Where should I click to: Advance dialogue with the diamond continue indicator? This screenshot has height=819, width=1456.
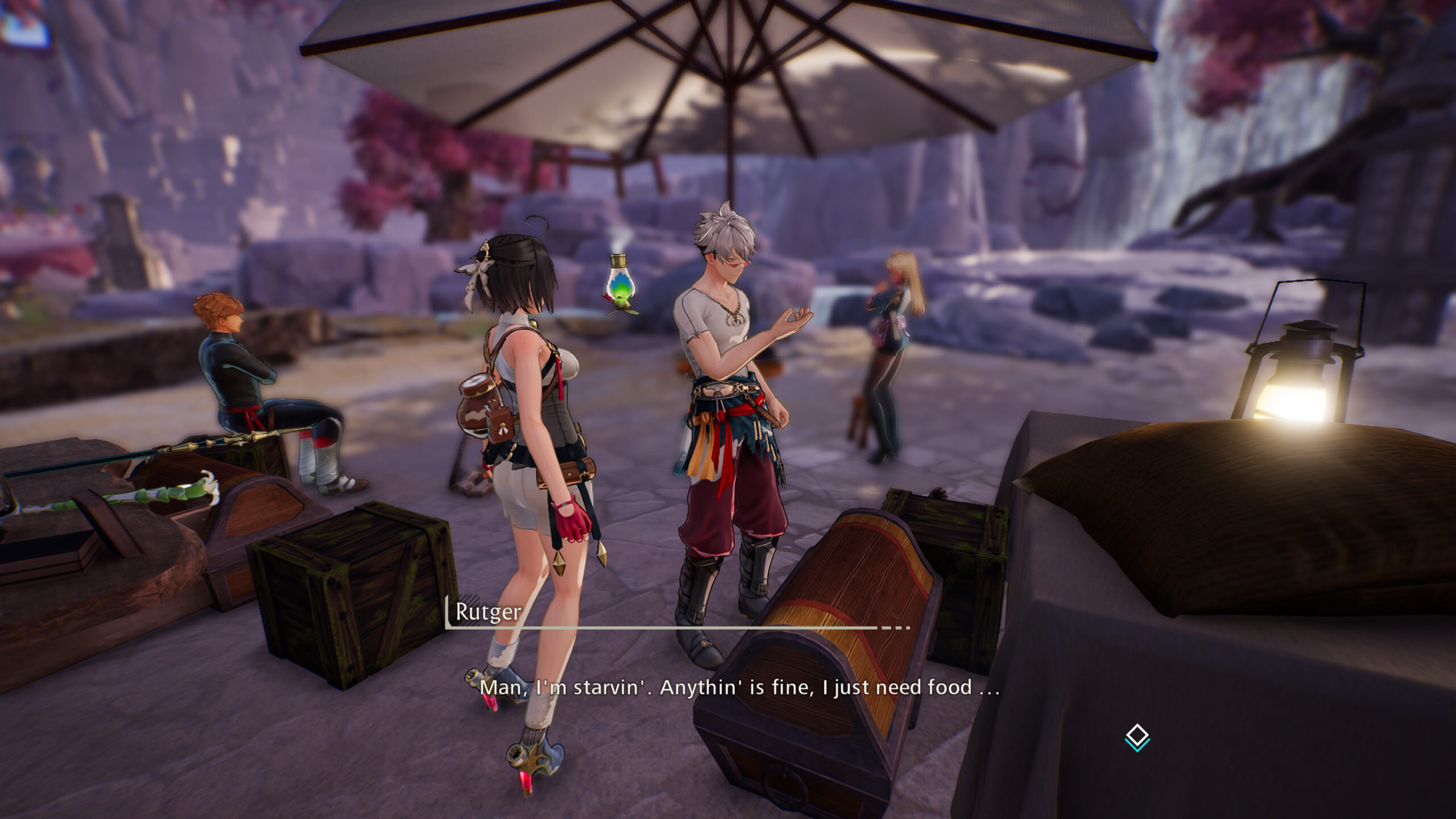[x=1137, y=737]
